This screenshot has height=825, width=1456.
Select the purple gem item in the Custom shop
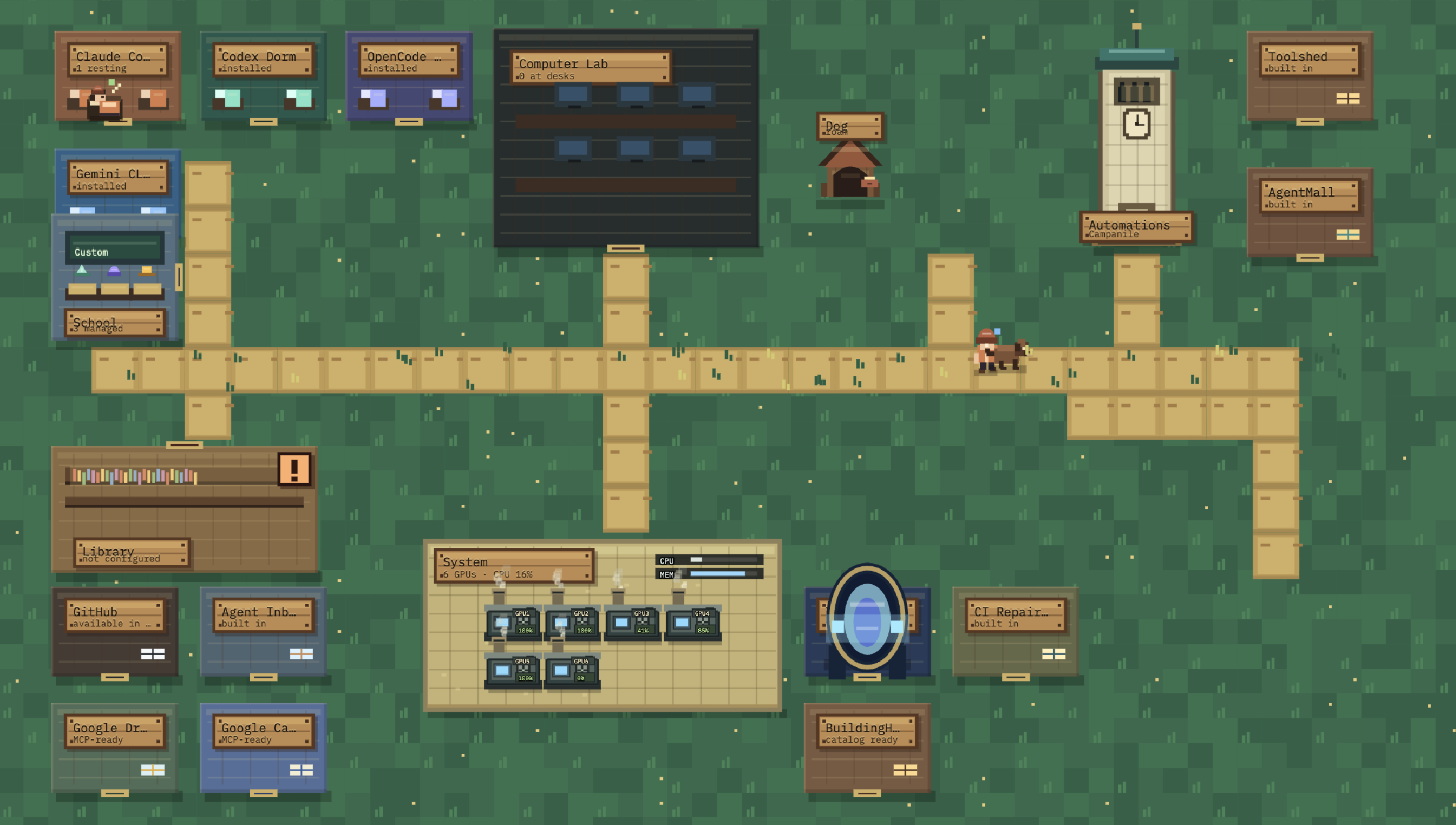click(115, 270)
